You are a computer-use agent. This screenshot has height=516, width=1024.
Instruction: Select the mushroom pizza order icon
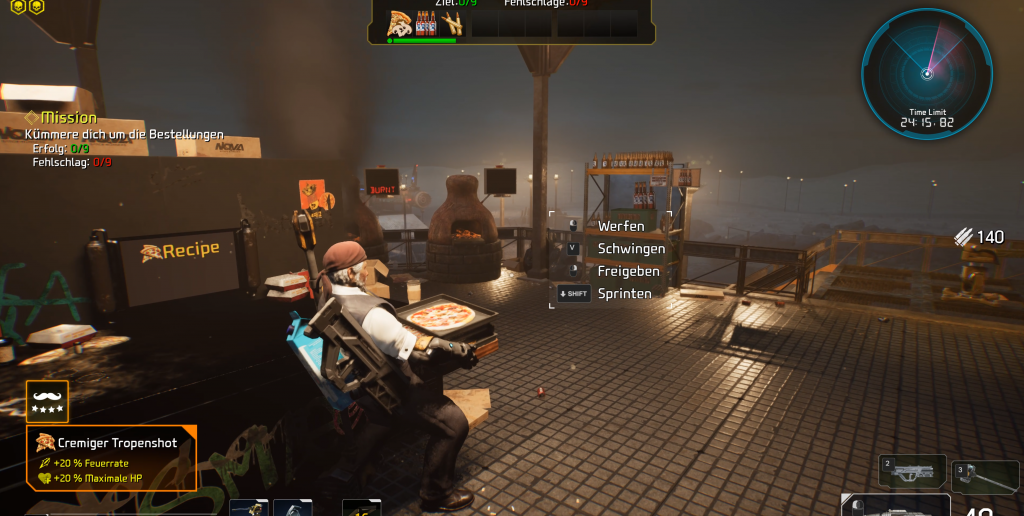[399, 23]
